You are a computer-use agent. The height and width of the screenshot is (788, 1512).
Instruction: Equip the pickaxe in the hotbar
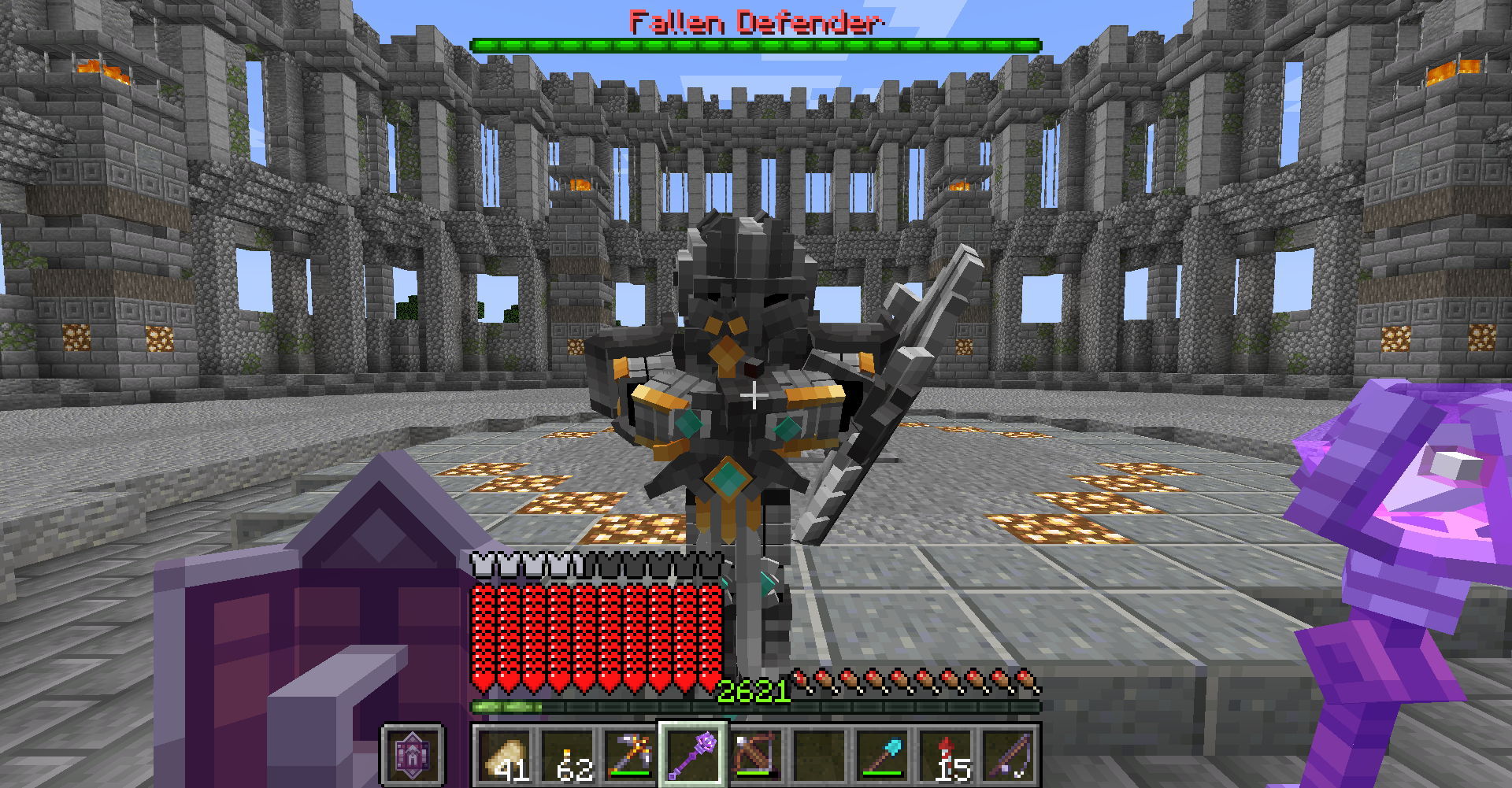[630, 756]
